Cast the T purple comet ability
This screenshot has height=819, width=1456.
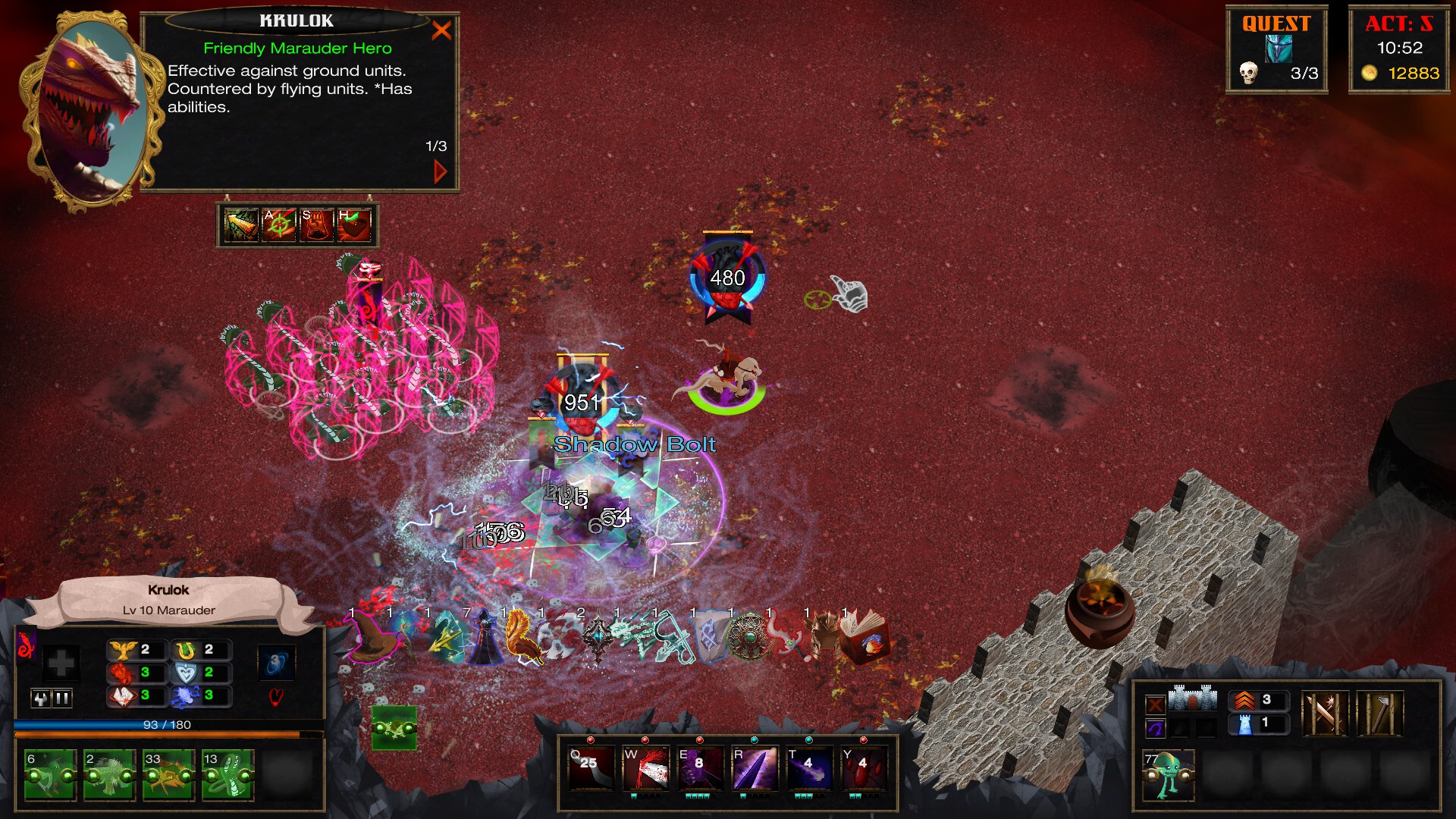tap(809, 768)
